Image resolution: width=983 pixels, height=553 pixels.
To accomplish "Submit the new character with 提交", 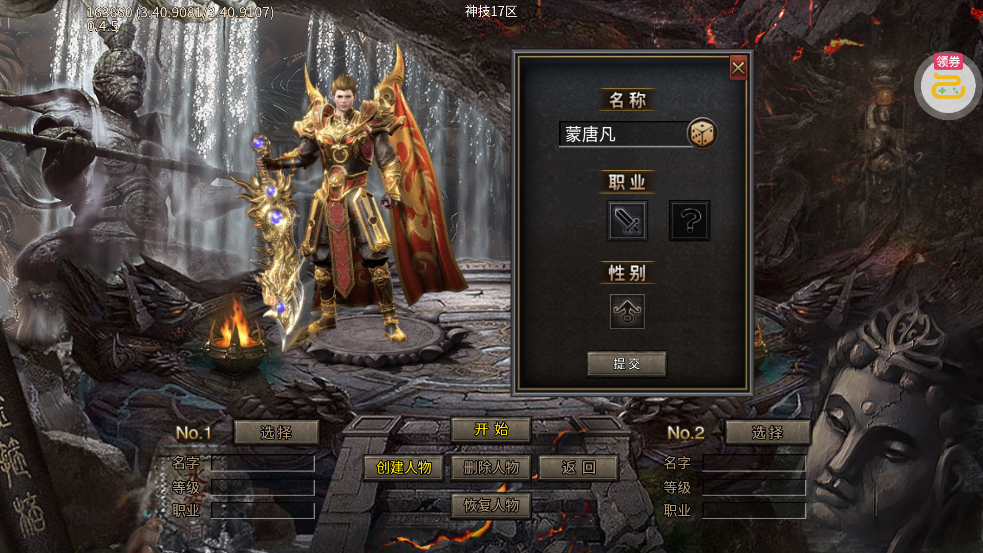I will point(627,364).
